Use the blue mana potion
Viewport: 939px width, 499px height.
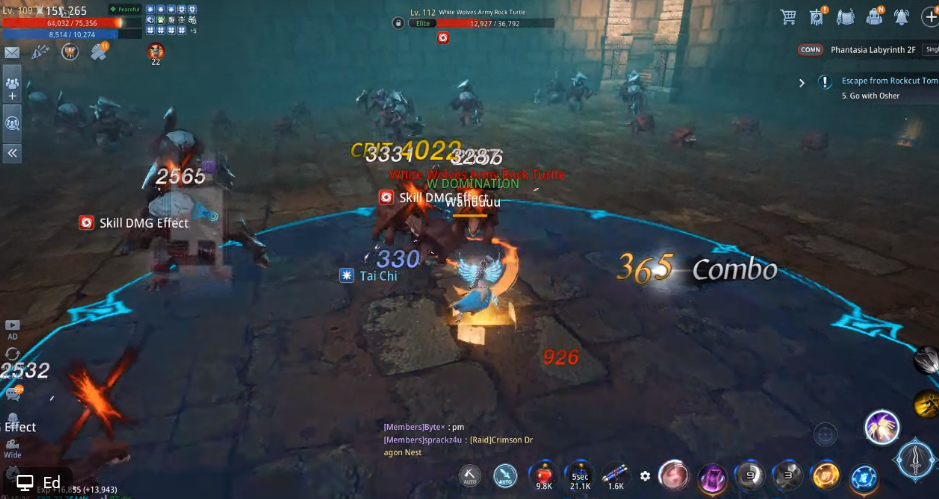[x=580, y=472]
